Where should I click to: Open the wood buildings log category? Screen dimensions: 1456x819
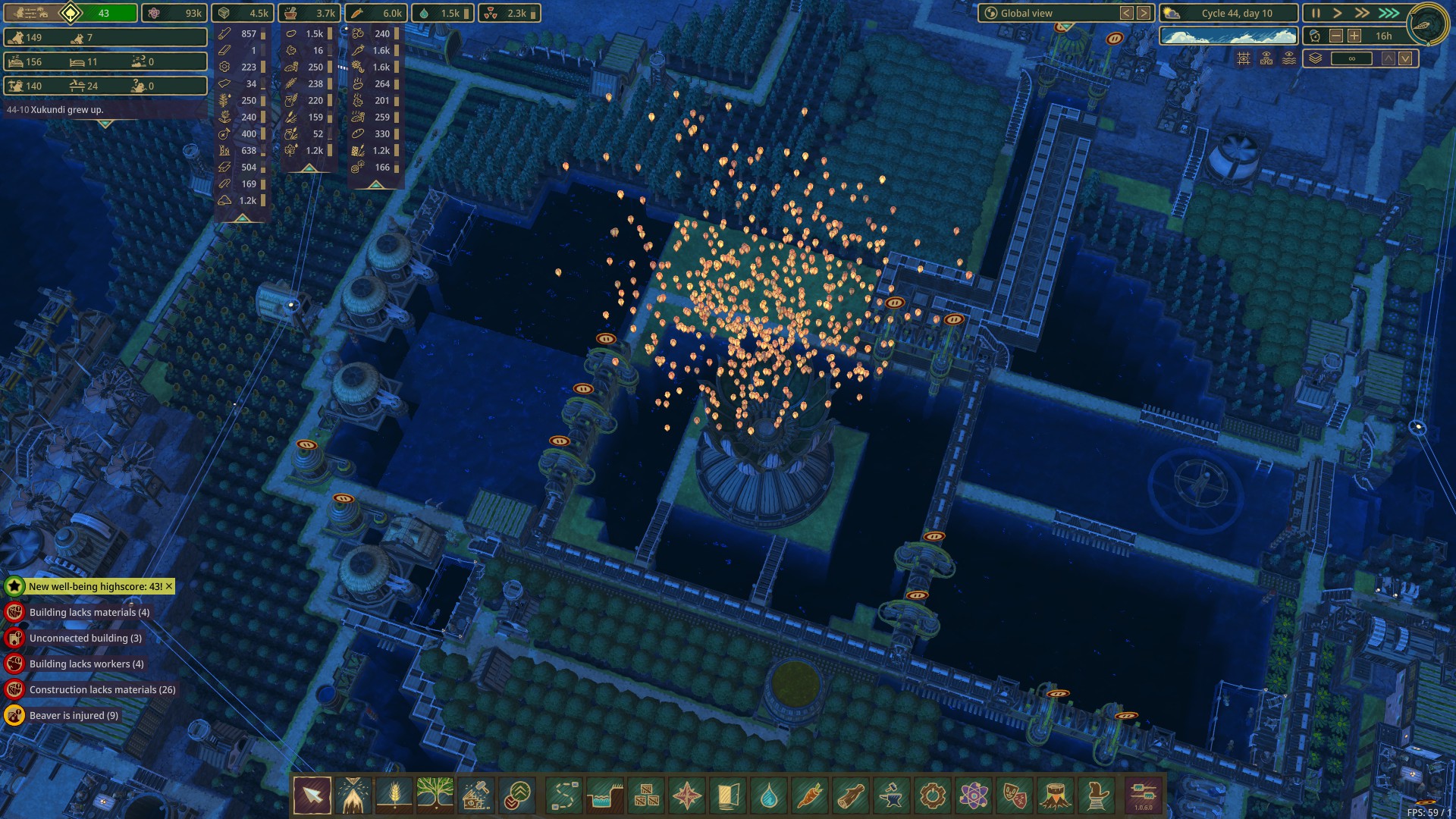click(851, 795)
